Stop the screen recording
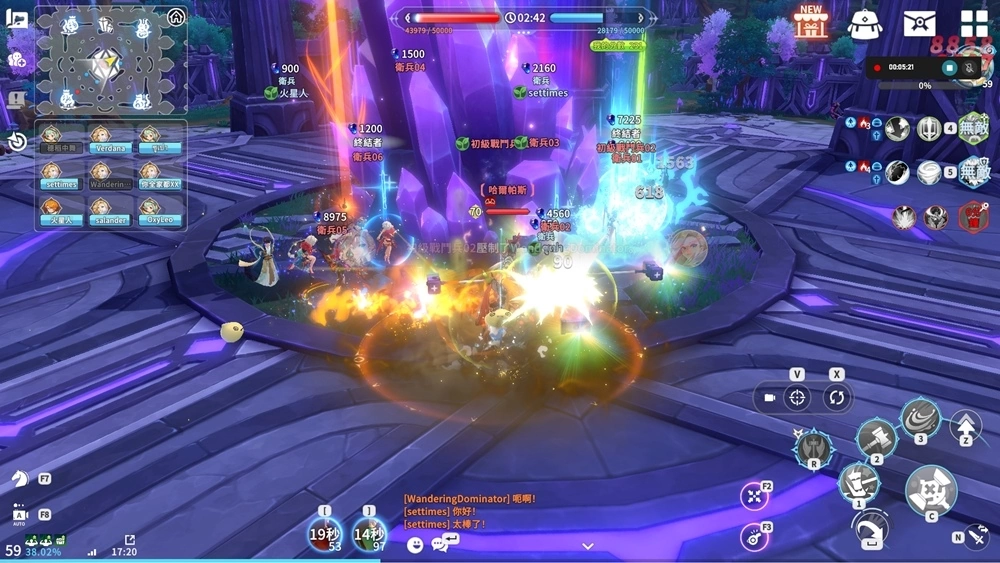Viewport: 1000px width, 563px height. [x=949, y=67]
